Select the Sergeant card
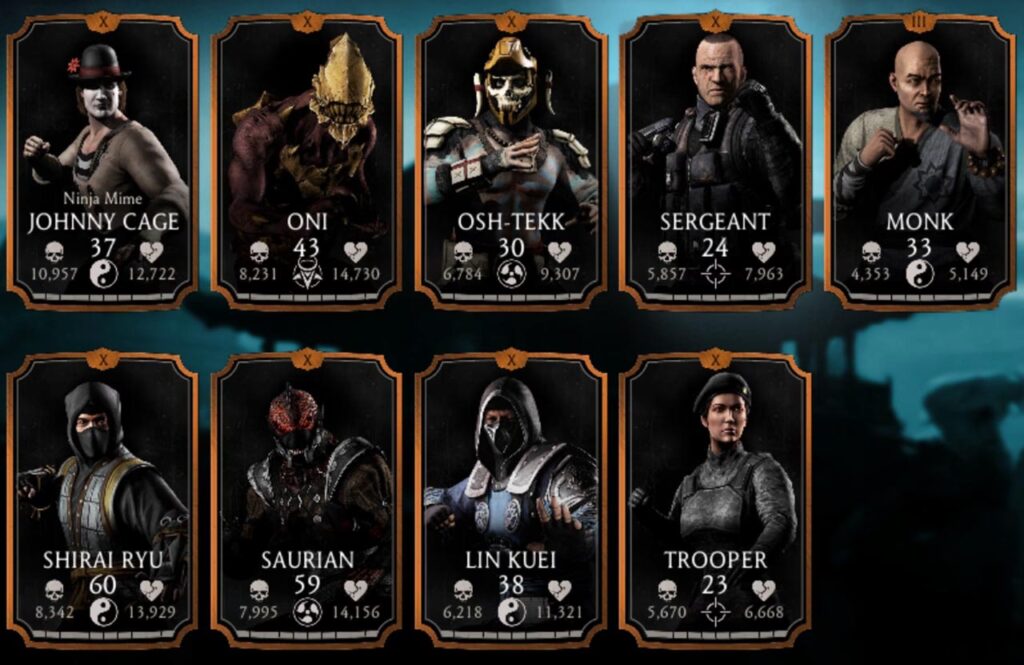This screenshot has width=1024, height=665. pos(715,160)
